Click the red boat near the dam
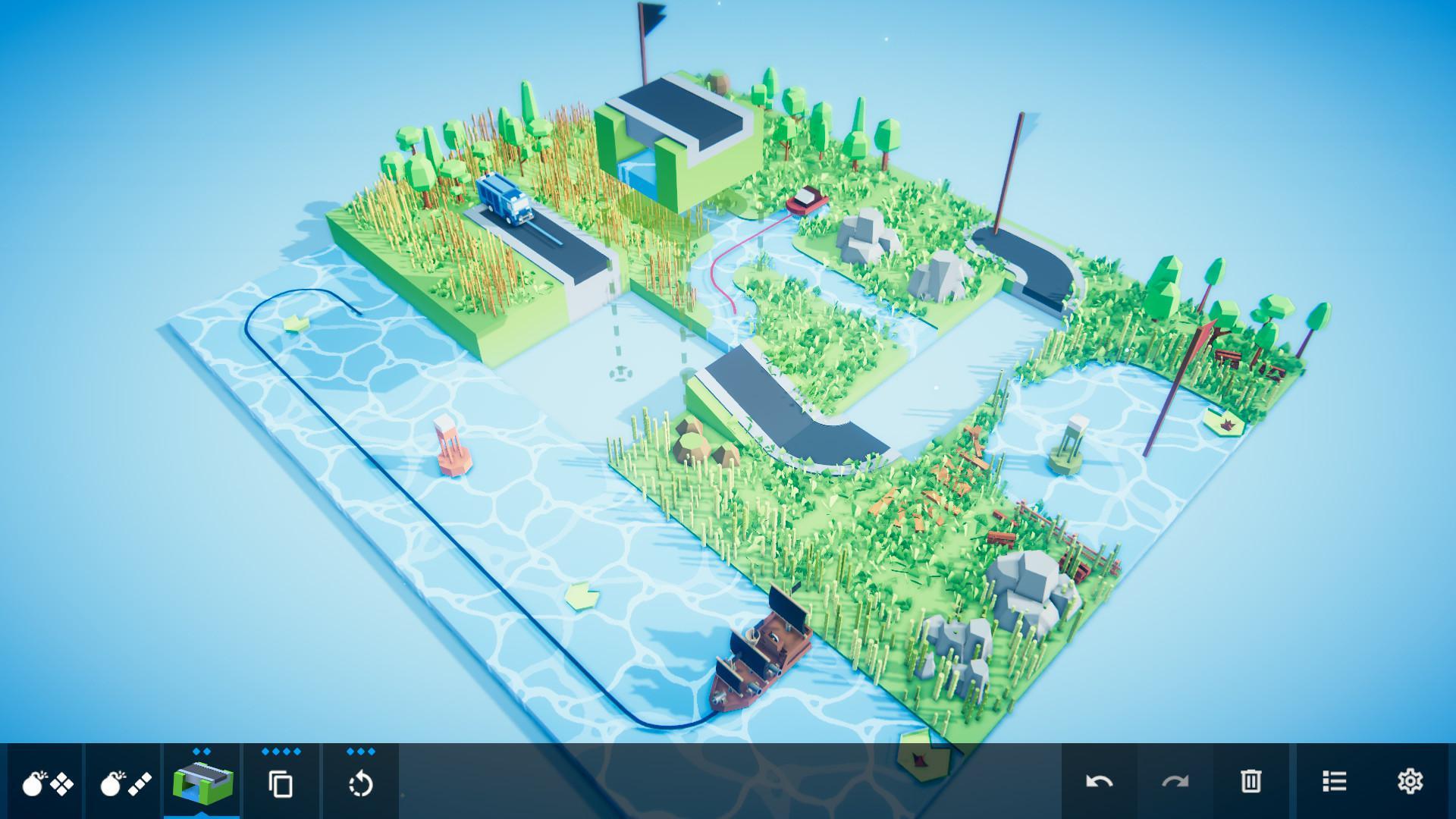 click(805, 201)
